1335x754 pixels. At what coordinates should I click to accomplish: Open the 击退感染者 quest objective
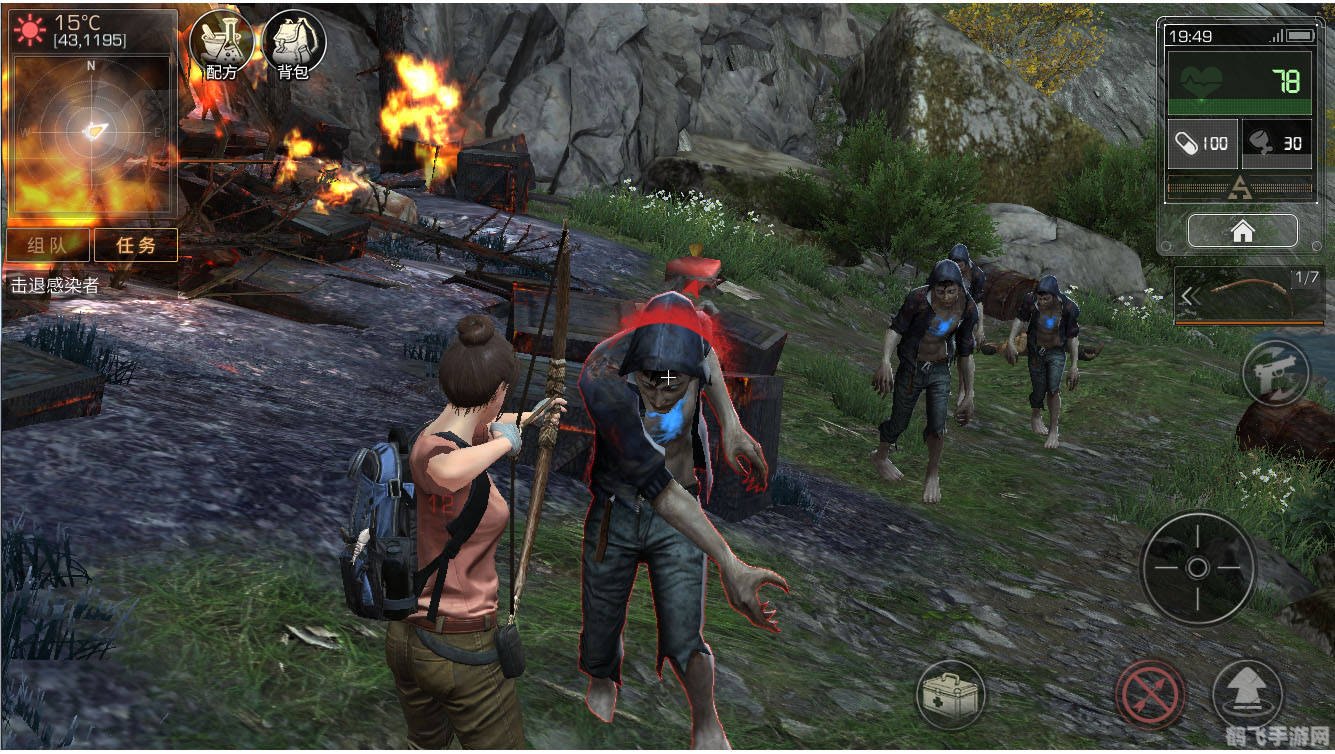pos(55,286)
